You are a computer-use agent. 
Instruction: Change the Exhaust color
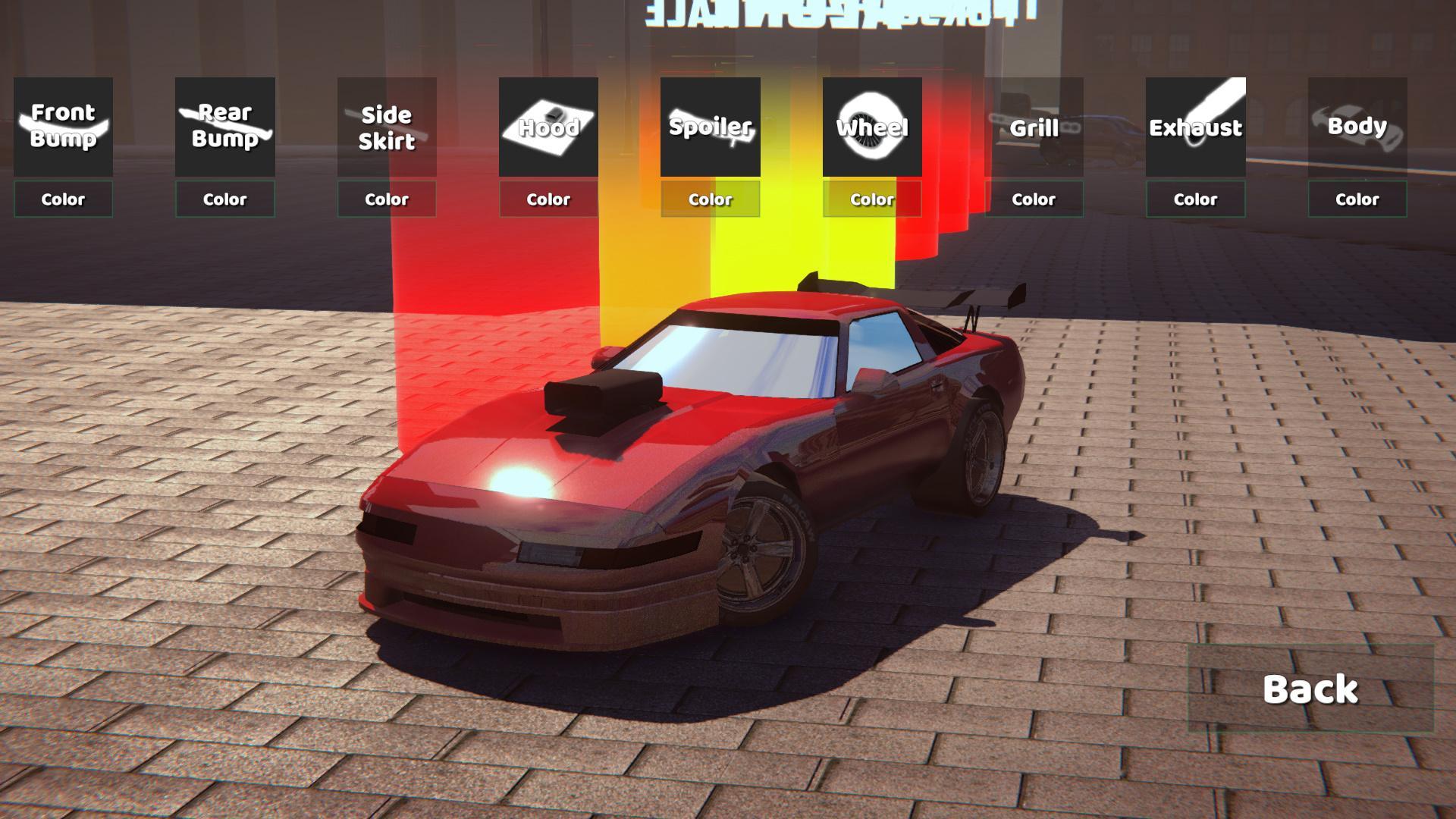(x=1195, y=199)
